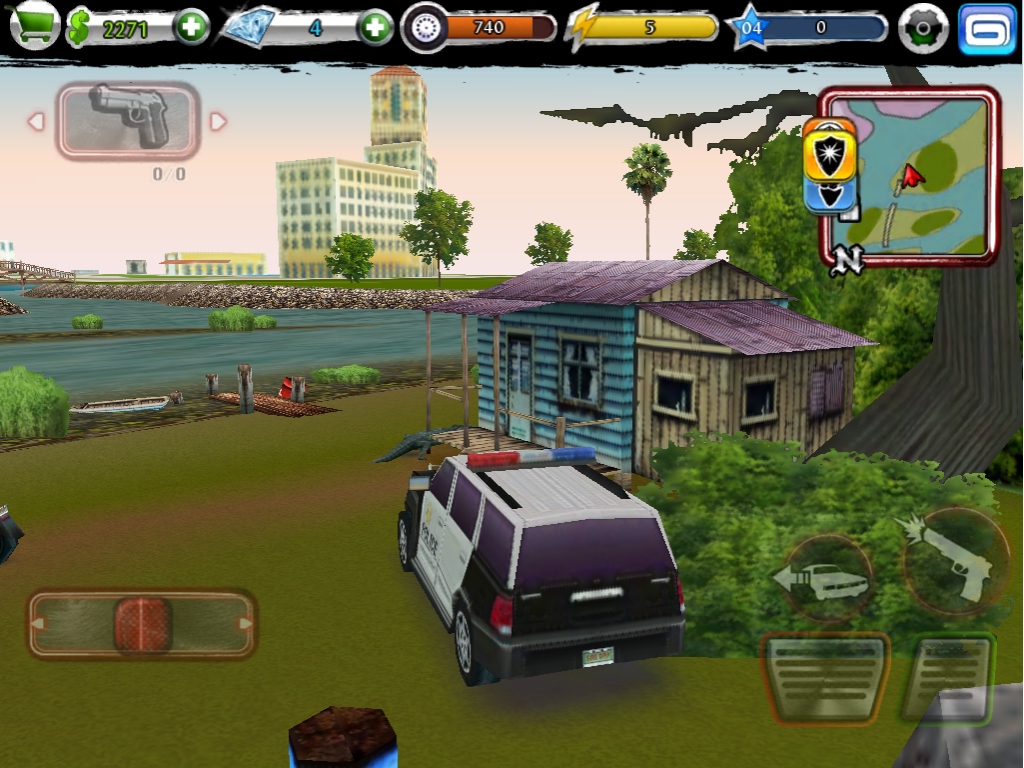Hit the wide brake pedal
Viewport: 1024px width, 768px height.
[825, 676]
